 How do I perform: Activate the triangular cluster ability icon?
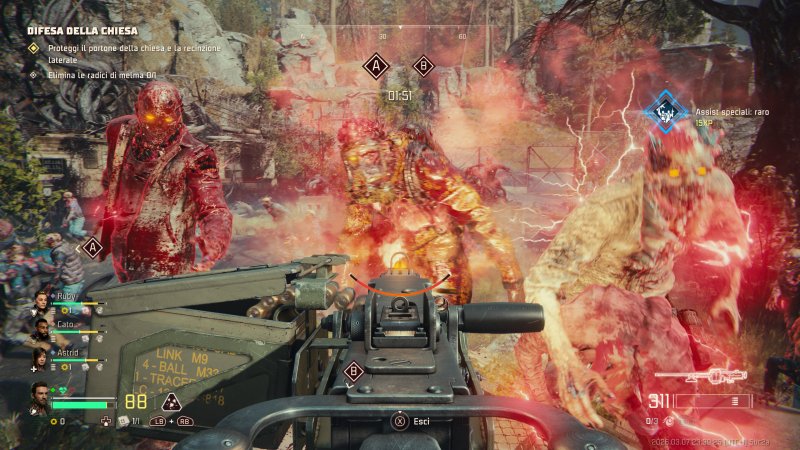click(171, 402)
